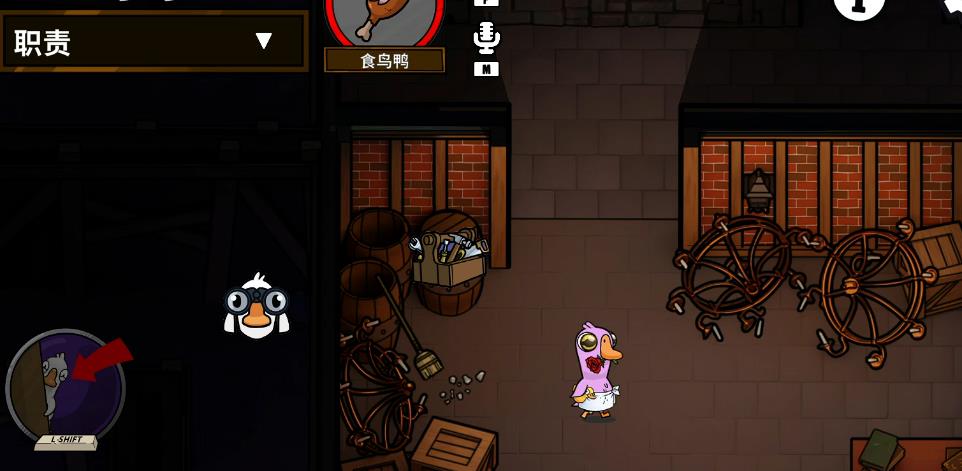Toggle the microphone icon

[486, 38]
